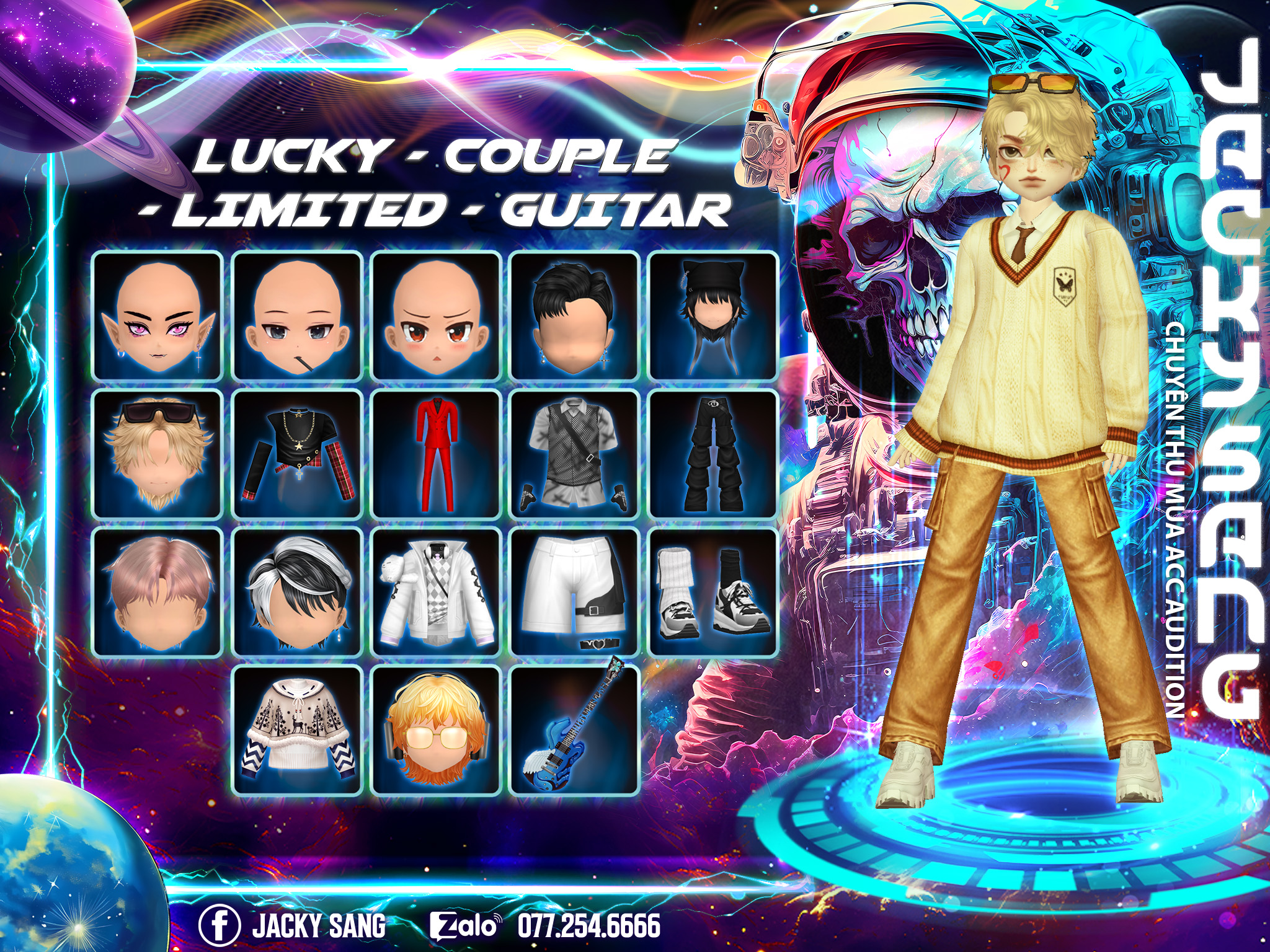Select the elf-eared face with pink eyes
1270x952 pixels.
158,315
